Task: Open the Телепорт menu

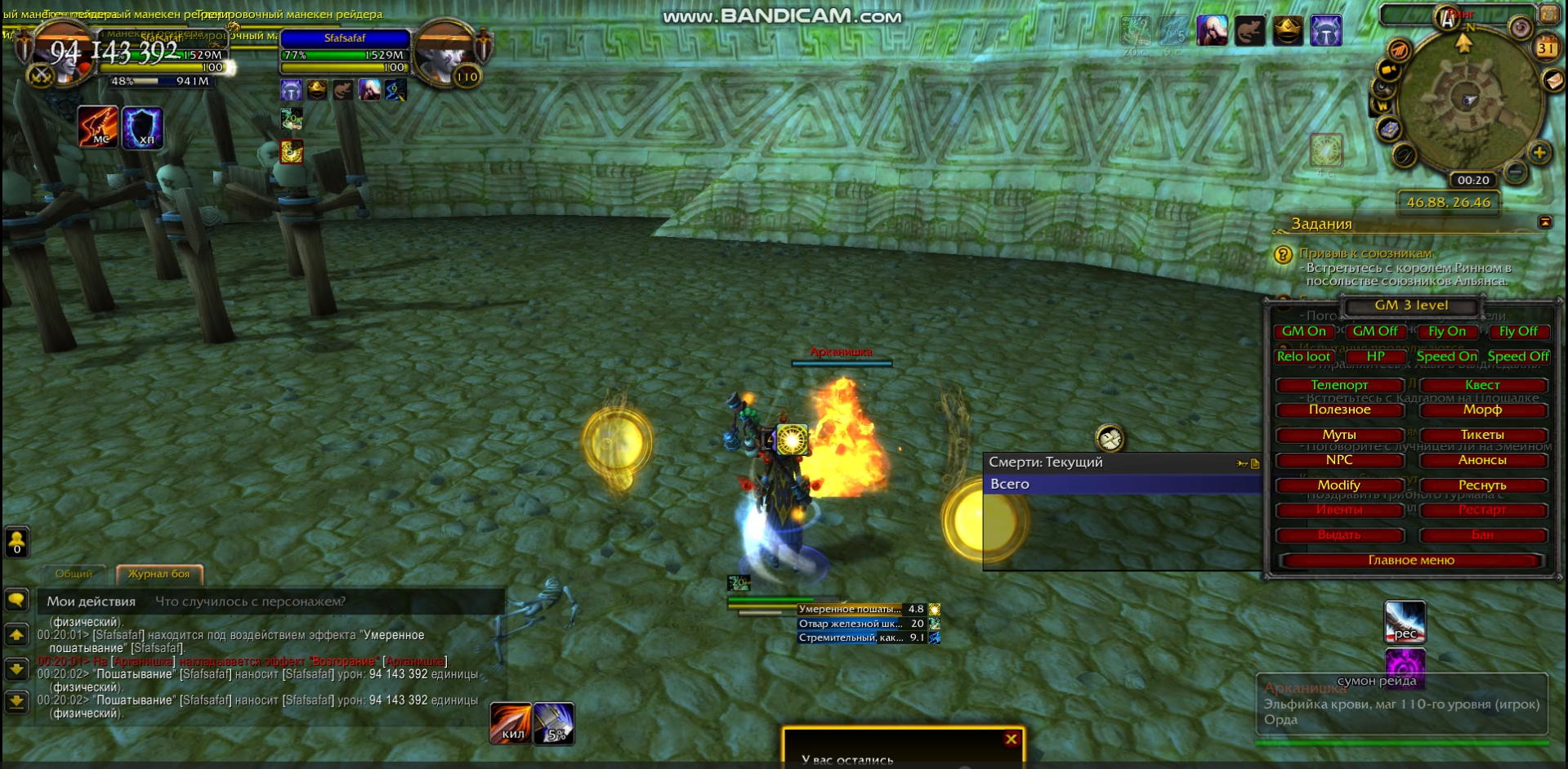Action: (x=1339, y=385)
